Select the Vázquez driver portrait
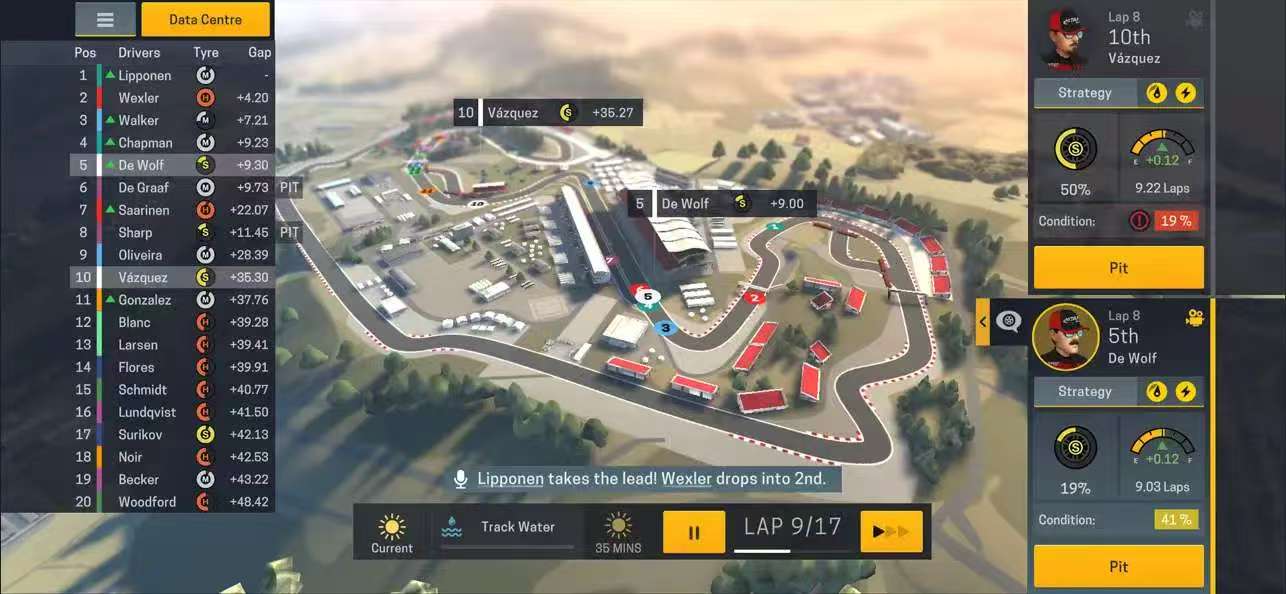This screenshot has width=1286, height=594. point(1065,38)
